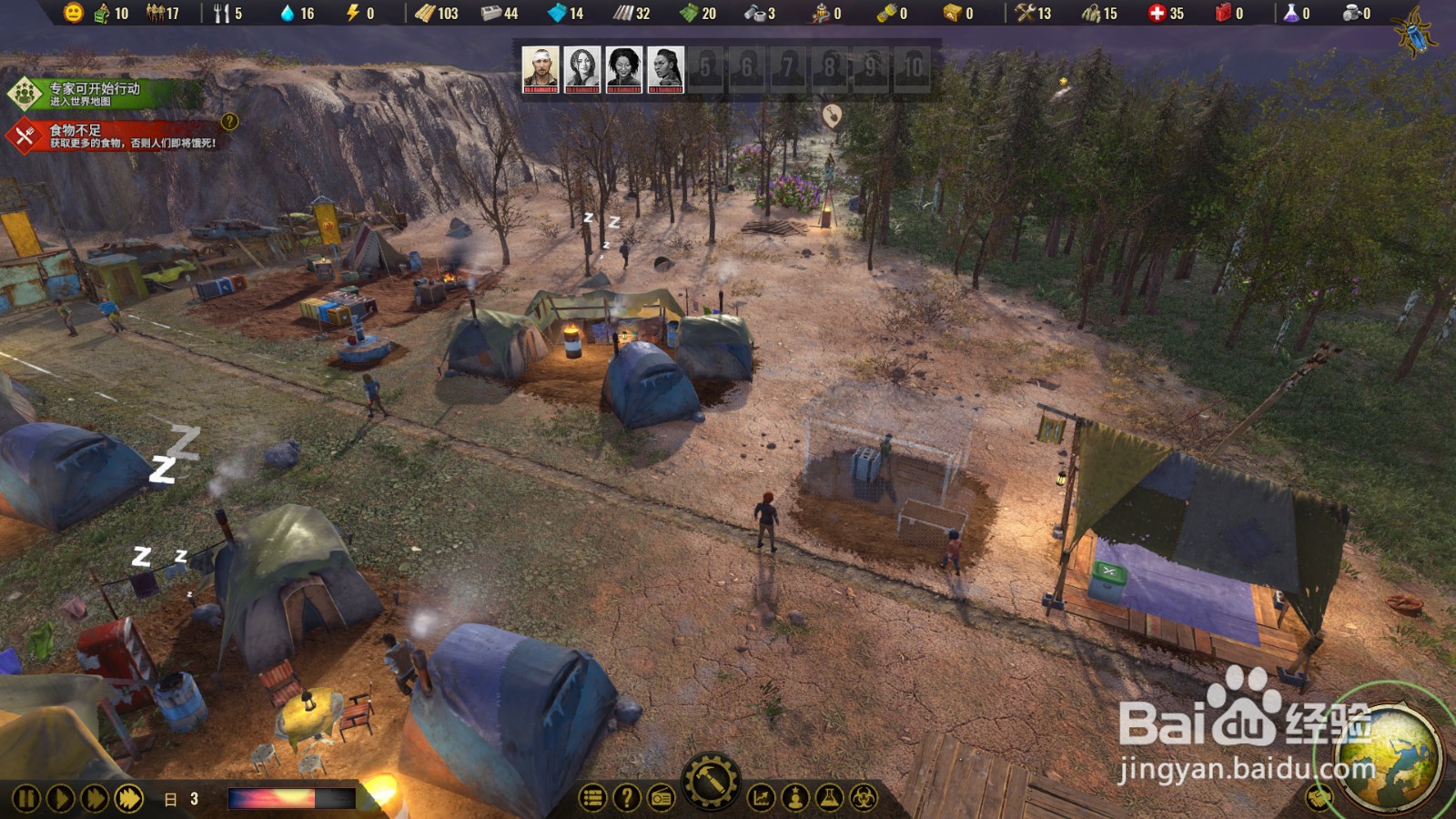Show the statistics chart panel
Viewport: 1456px width, 819px height.
(x=761, y=799)
